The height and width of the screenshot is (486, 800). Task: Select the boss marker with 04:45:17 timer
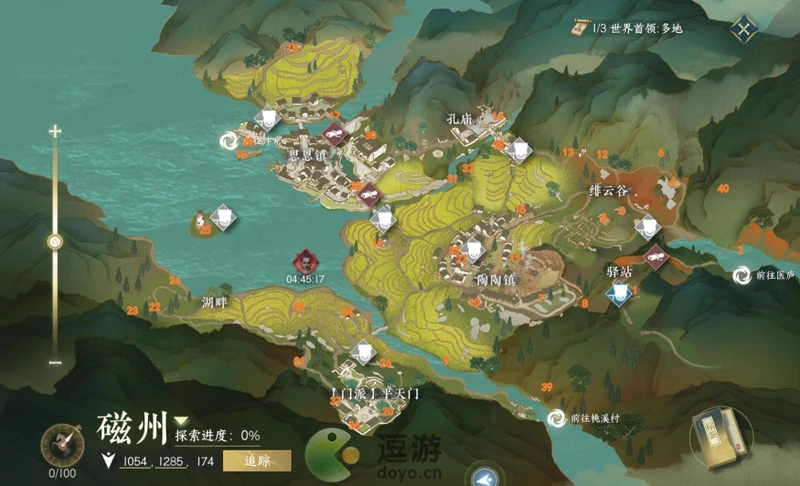pos(303,260)
